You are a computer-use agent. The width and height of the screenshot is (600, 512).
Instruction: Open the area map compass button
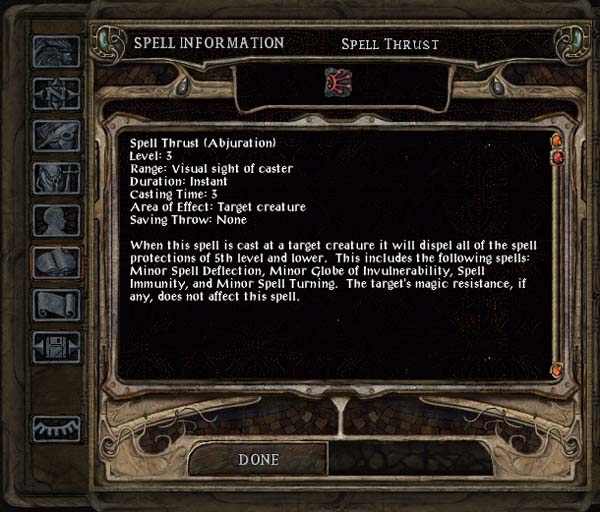pos(56,93)
